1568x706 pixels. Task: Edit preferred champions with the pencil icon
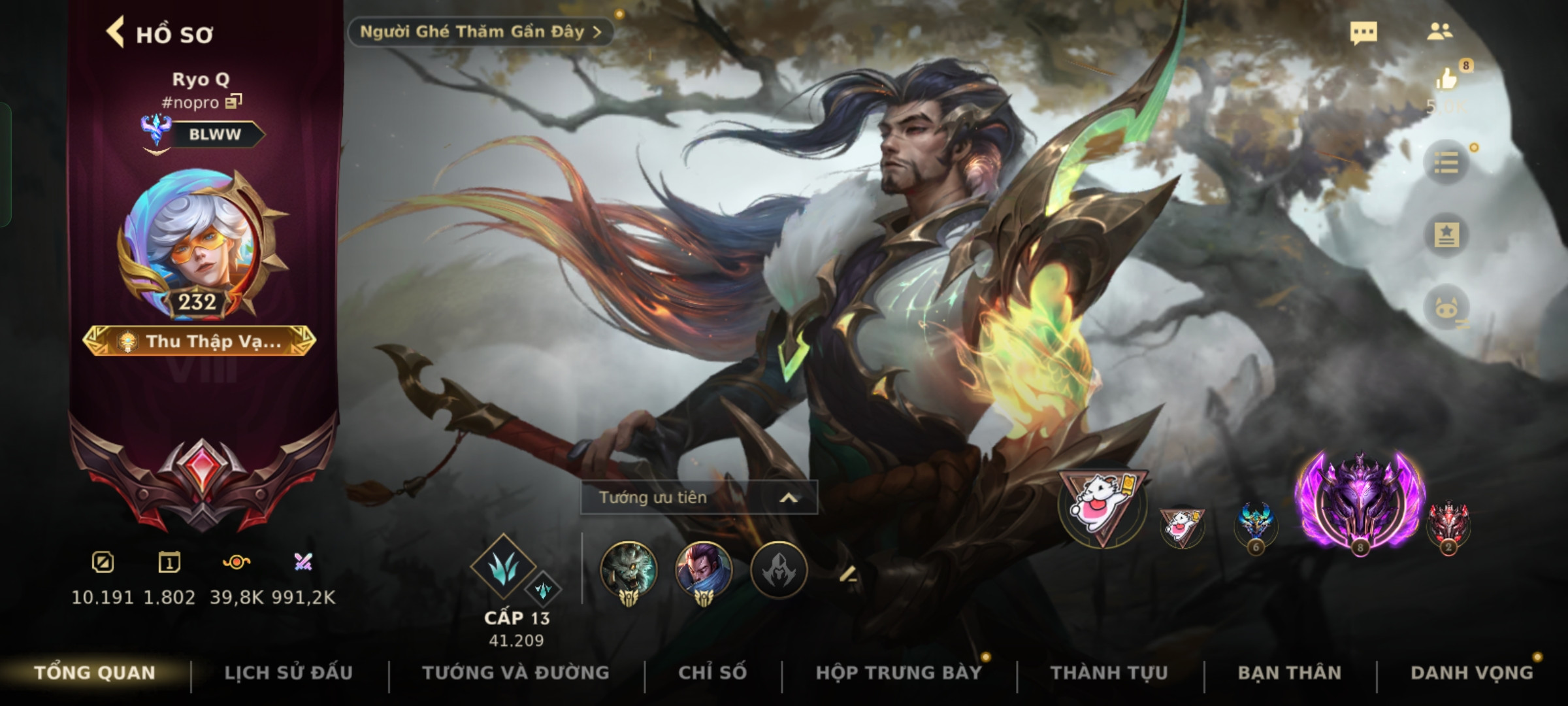click(x=848, y=574)
